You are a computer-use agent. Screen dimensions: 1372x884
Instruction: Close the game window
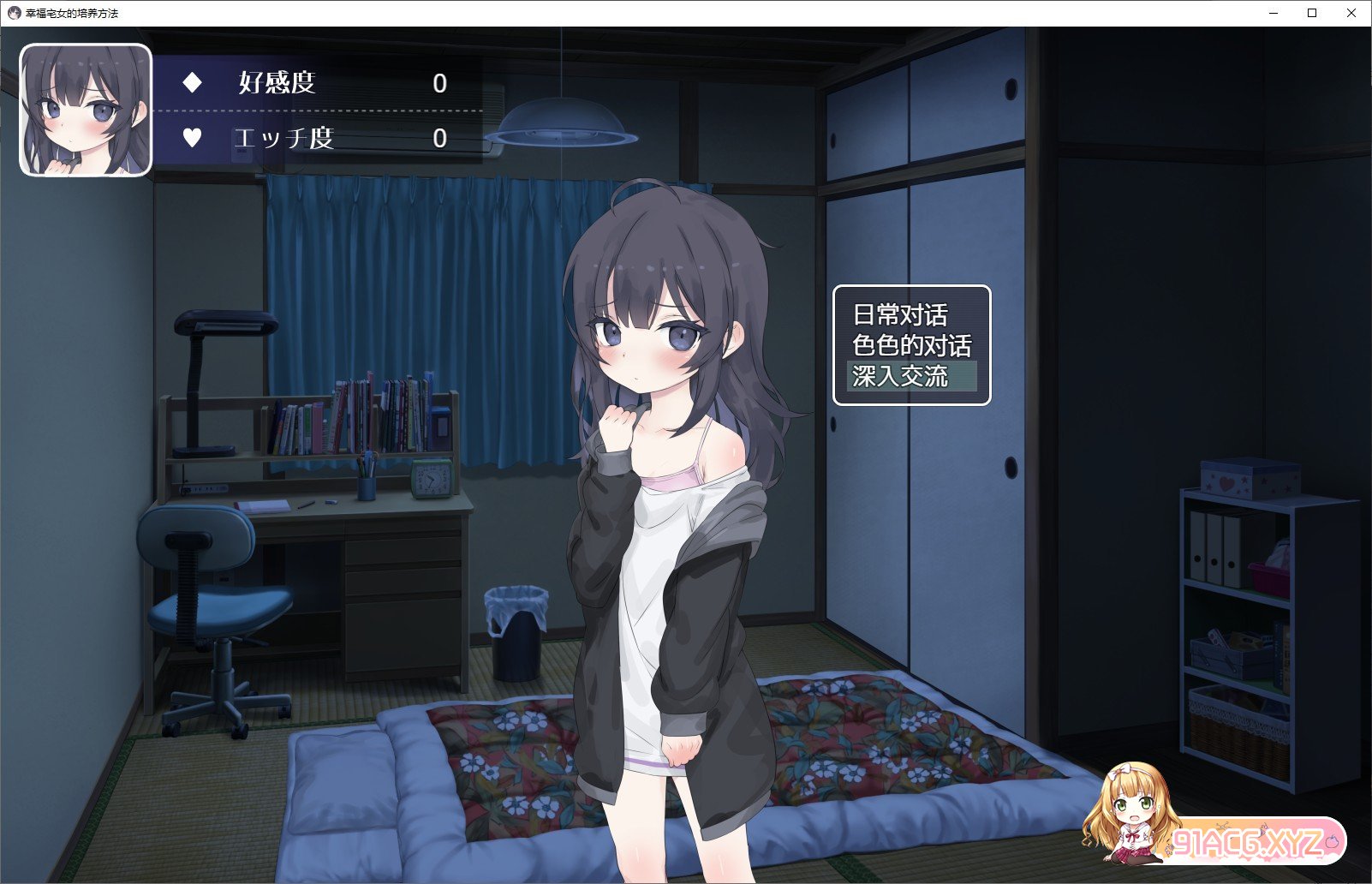1351,13
